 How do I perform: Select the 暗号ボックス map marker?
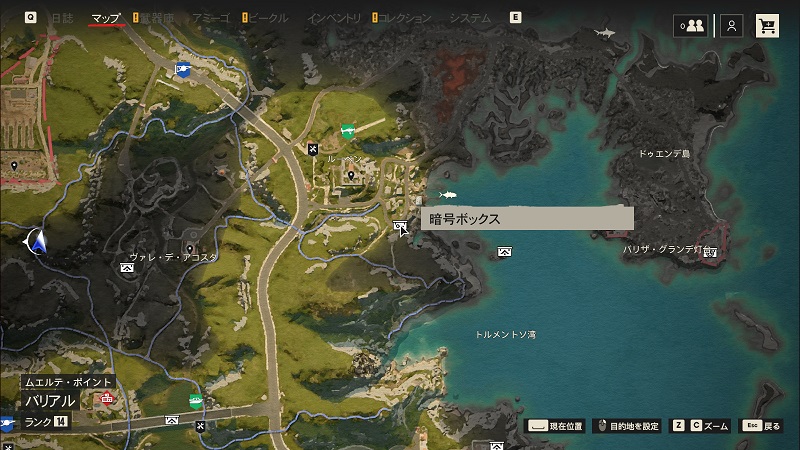[401, 227]
